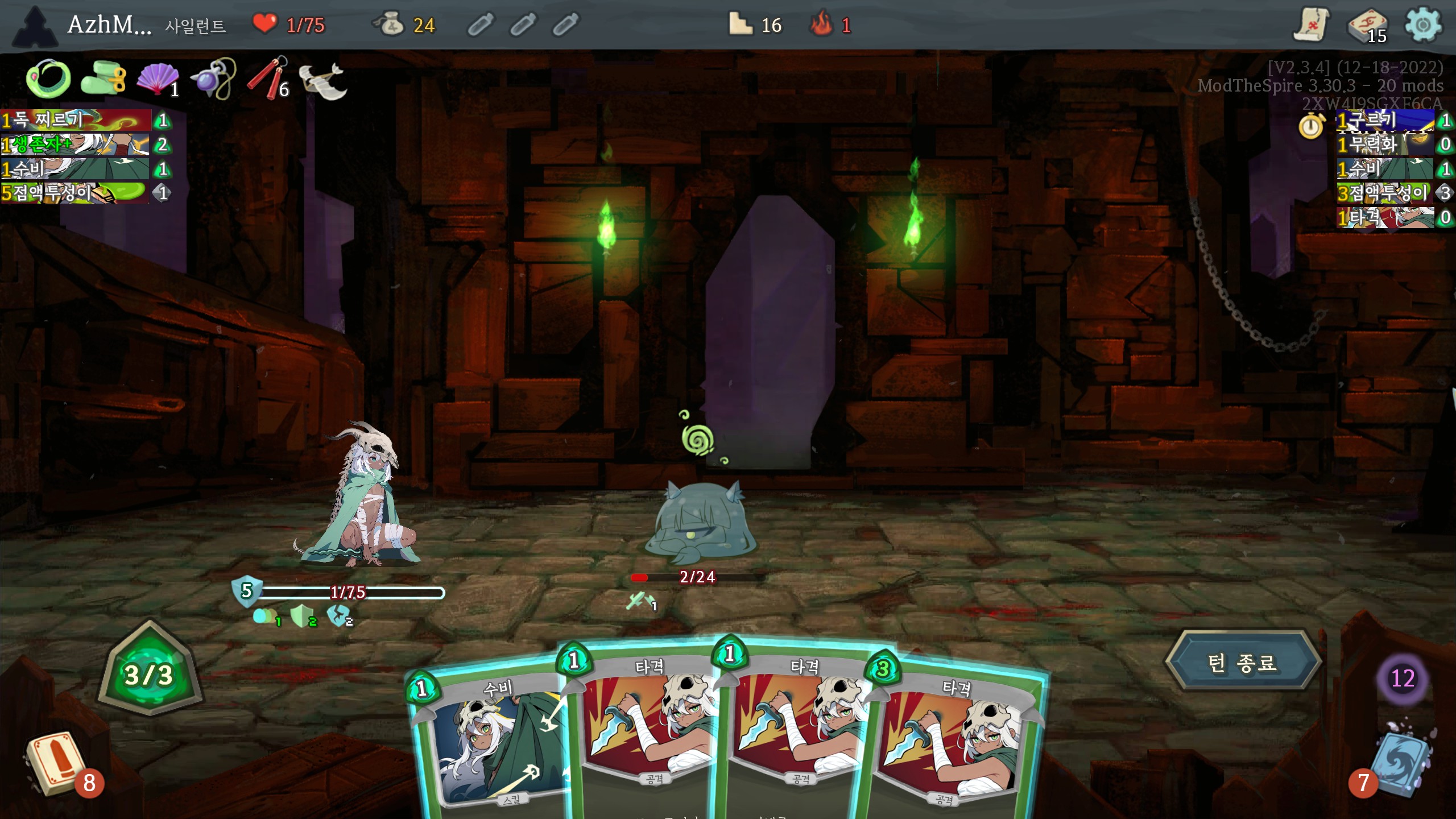1456x819 pixels.
Task: View the full deck of 15 cards
Action: (x=1367, y=26)
